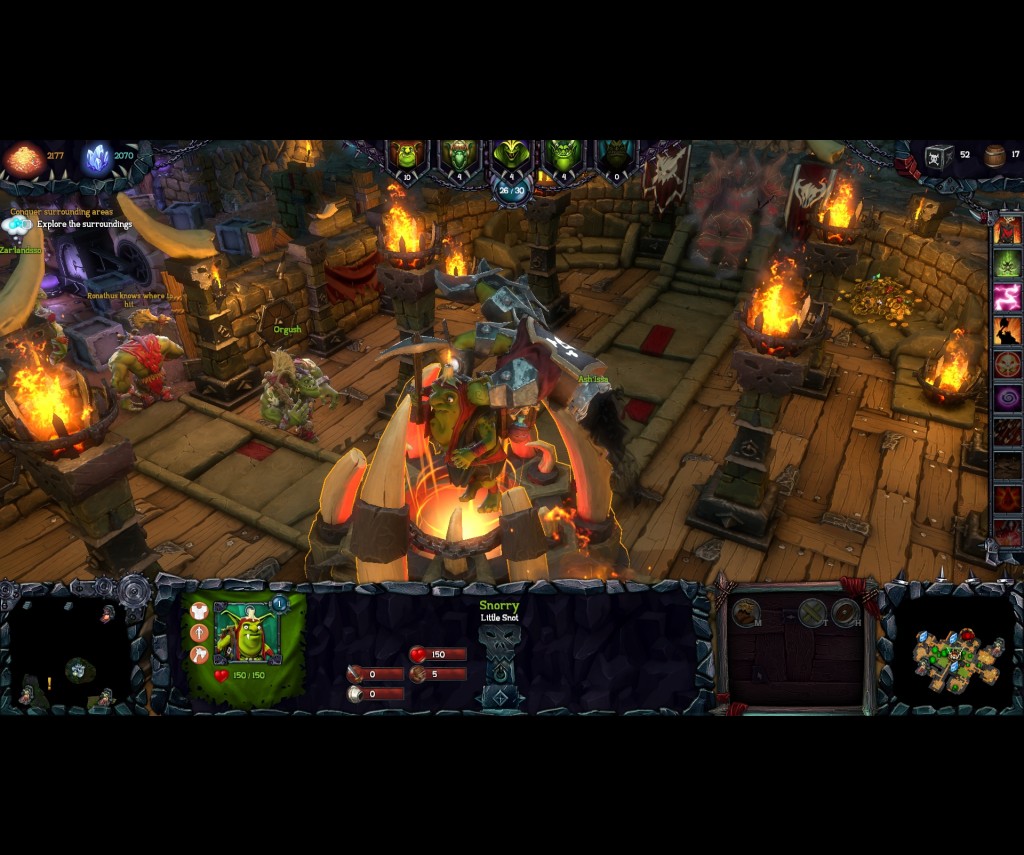Screen dimensions: 1024x855
Task: Select the goblin unit banner with green goggles
Action: click(x=460, y=157)
